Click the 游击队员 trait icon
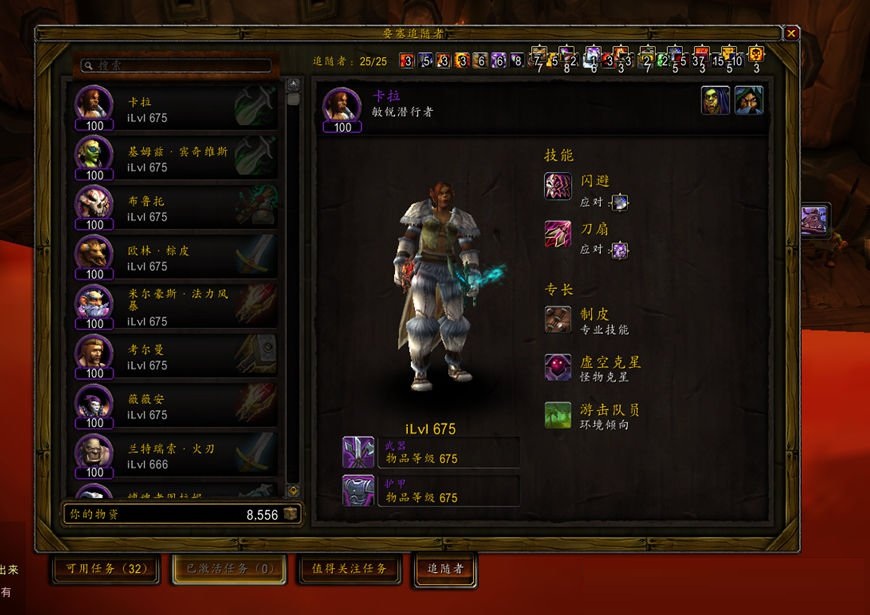Image resolution: width=870 pixels, height=615 pixels. 558,415
